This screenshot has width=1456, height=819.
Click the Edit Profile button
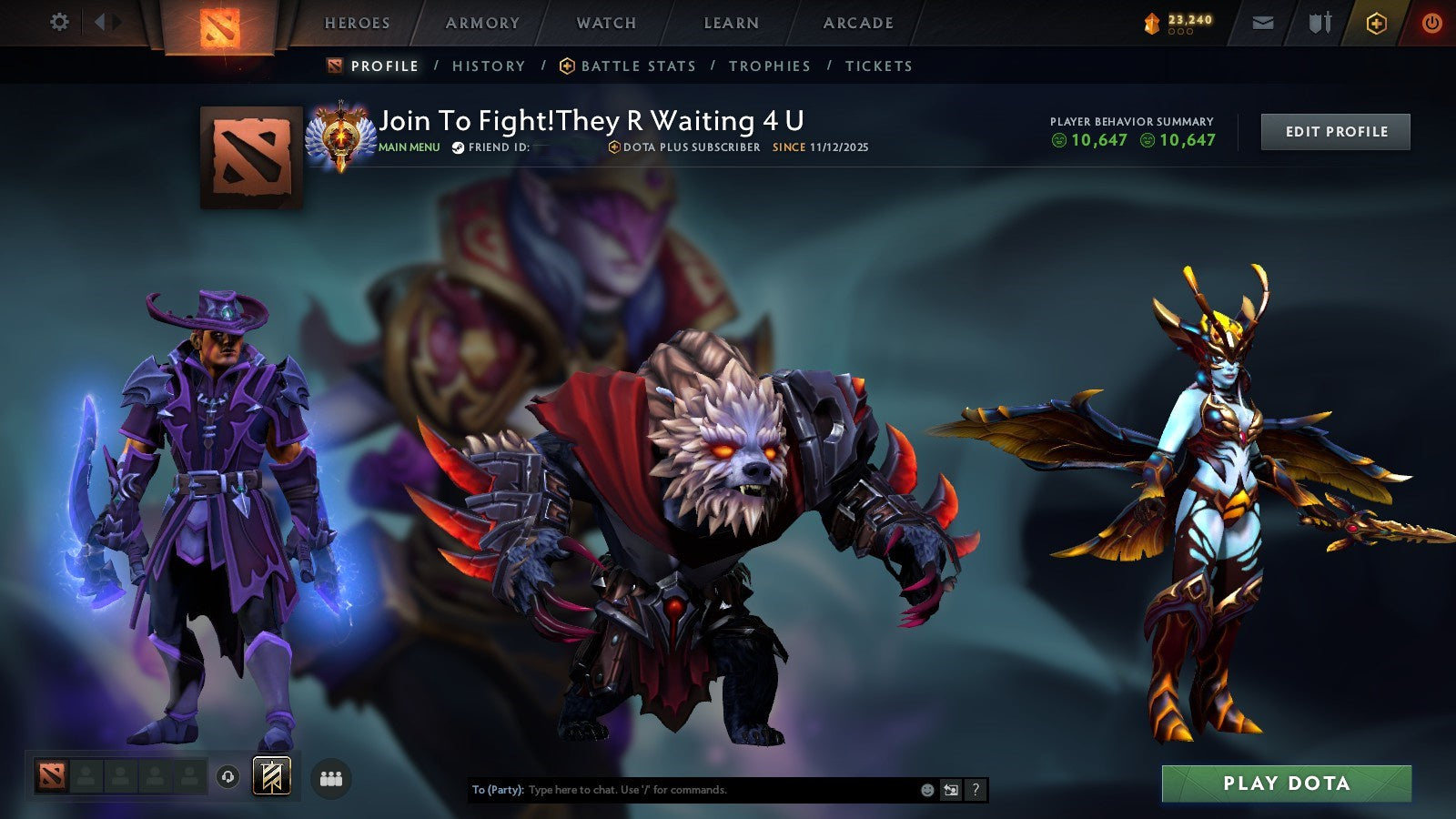[x=1335, y=131]
